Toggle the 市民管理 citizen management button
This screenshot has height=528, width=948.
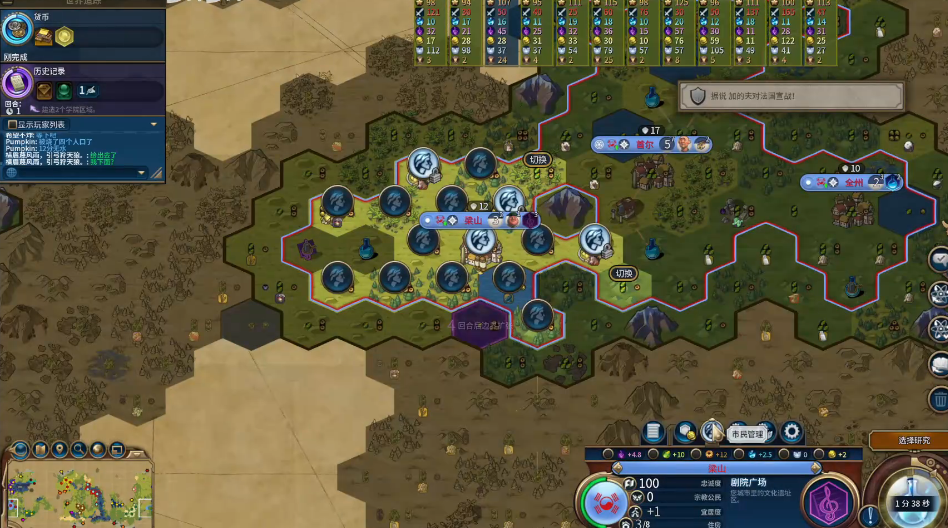pos(713,432)
